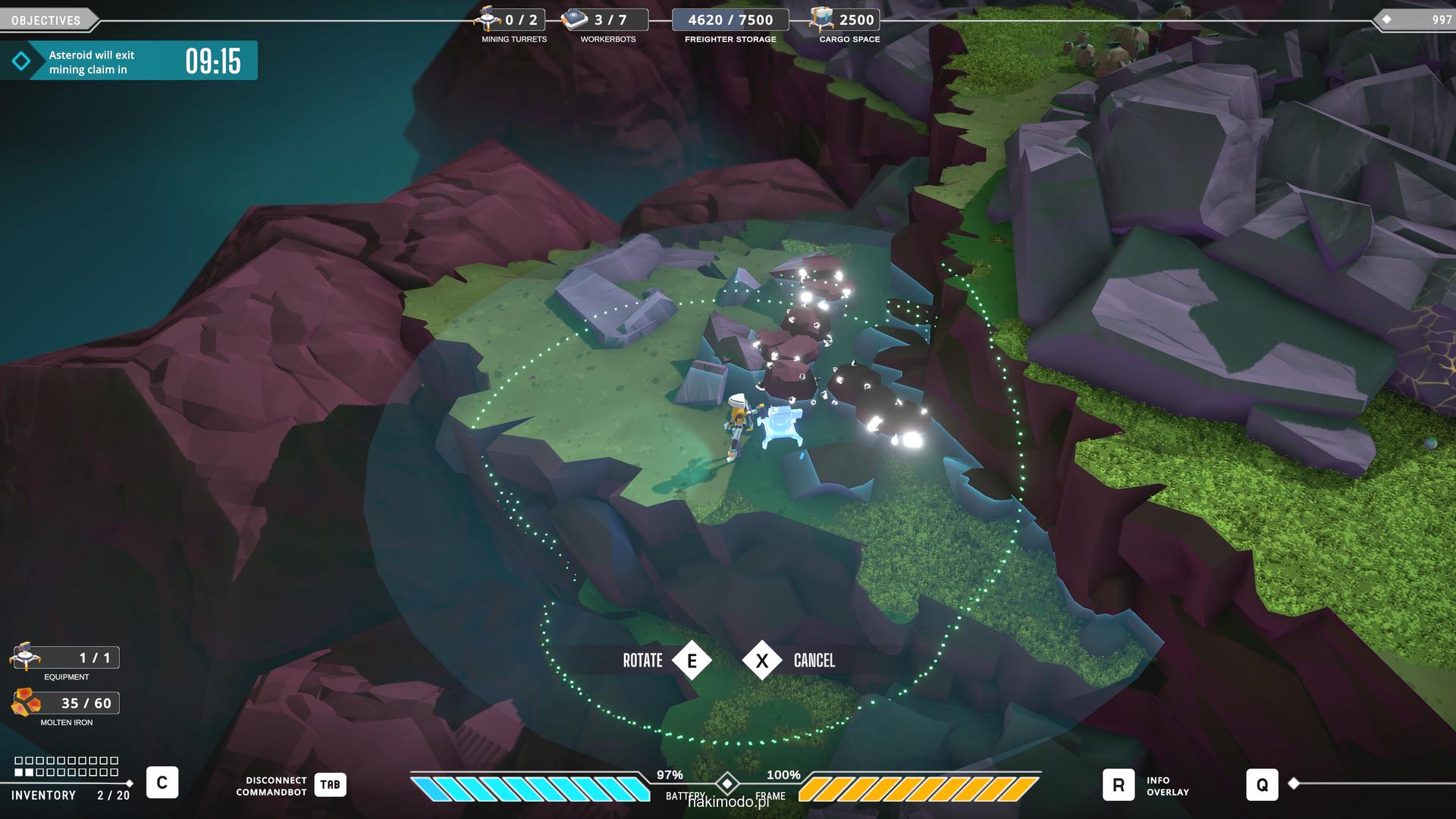Select the Workerbots icon
Viewport: 1456px width, 819px height.
(x=576, y=20)
